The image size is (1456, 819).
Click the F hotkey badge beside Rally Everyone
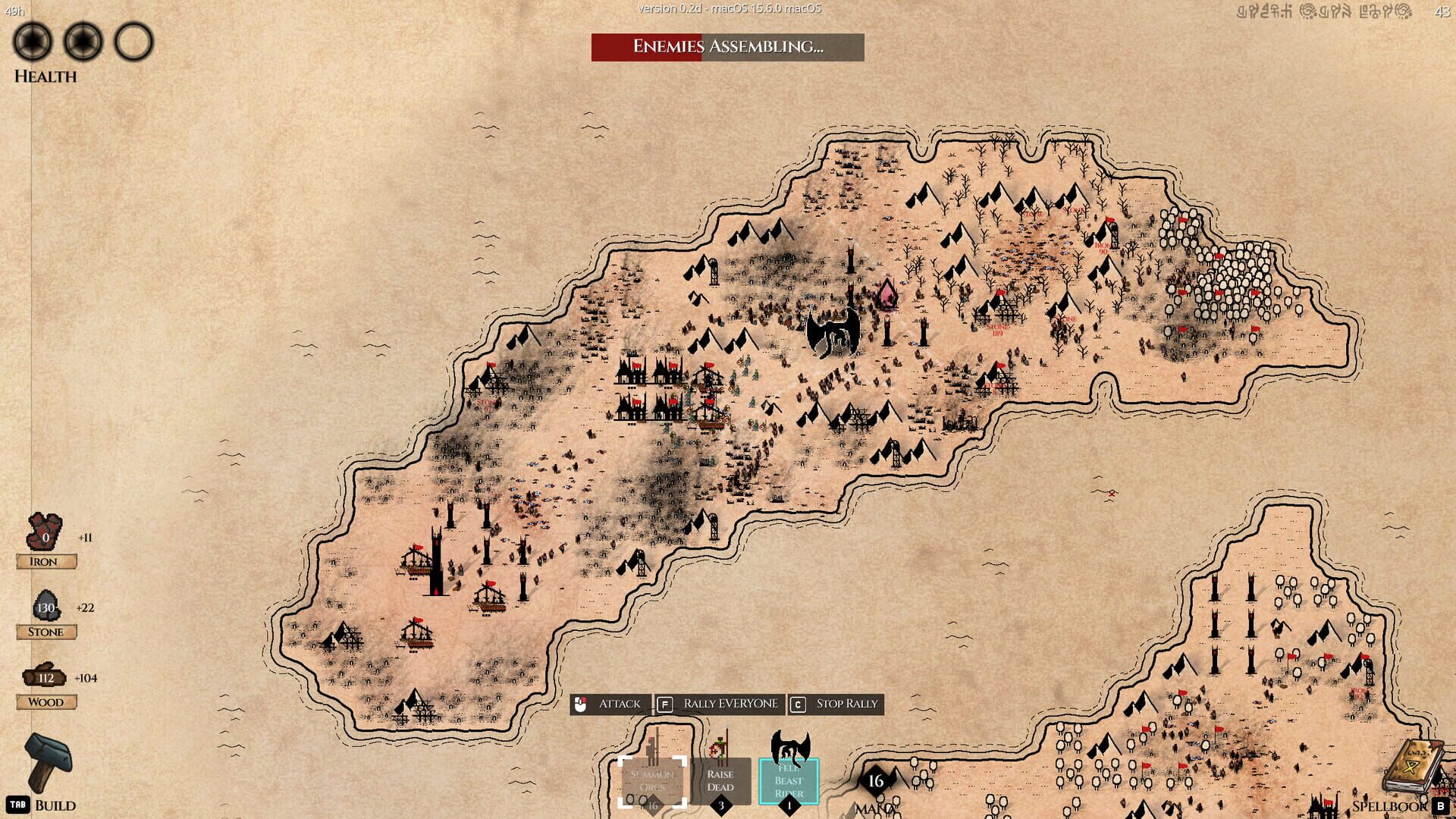(x=665, y=703)
